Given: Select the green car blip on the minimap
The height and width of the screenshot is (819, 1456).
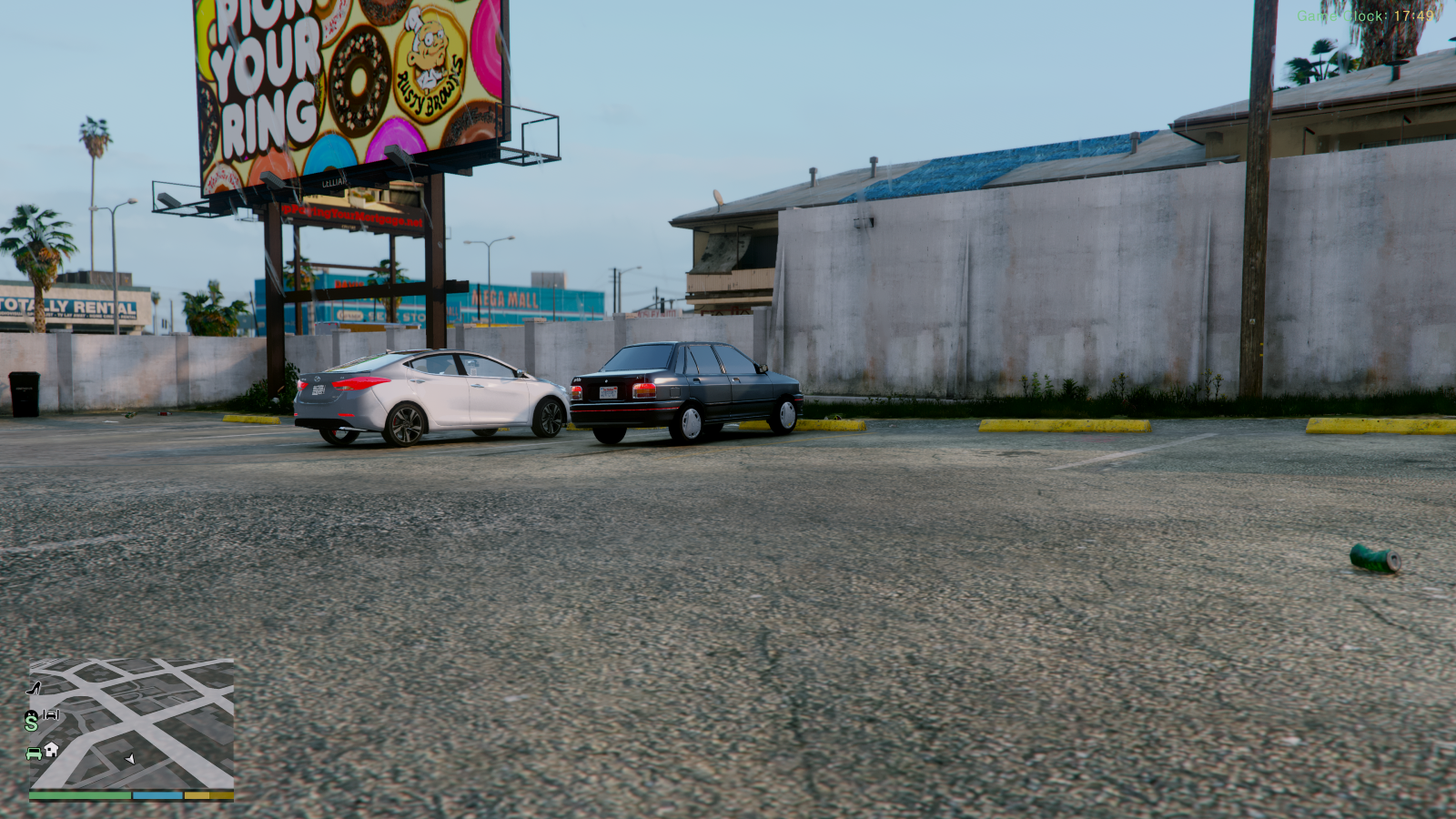Looking at the screenshot, I should tap(33, 752).
